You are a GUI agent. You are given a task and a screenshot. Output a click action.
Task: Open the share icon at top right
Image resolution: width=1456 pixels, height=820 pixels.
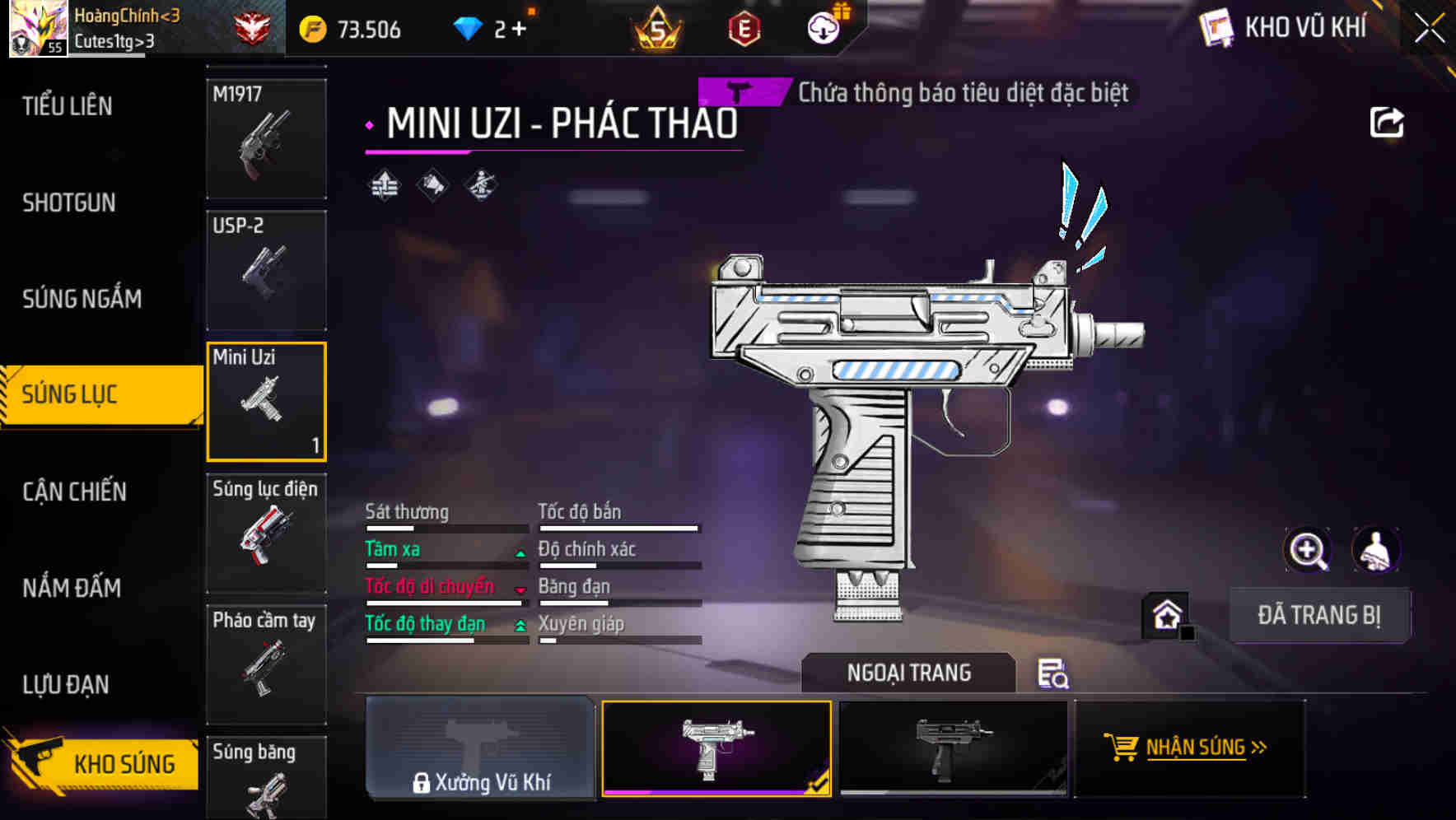click(1388, 122)
